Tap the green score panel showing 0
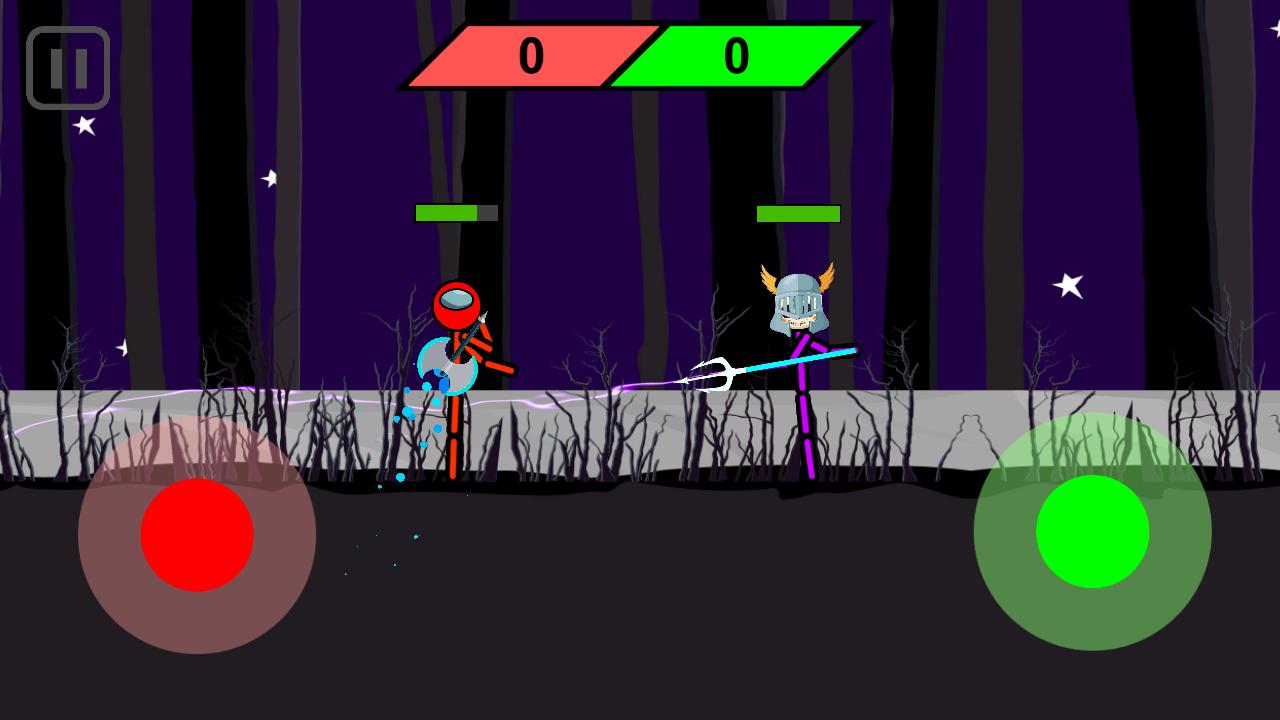Viewport: 1280px width, 720px height. (737, 58)
